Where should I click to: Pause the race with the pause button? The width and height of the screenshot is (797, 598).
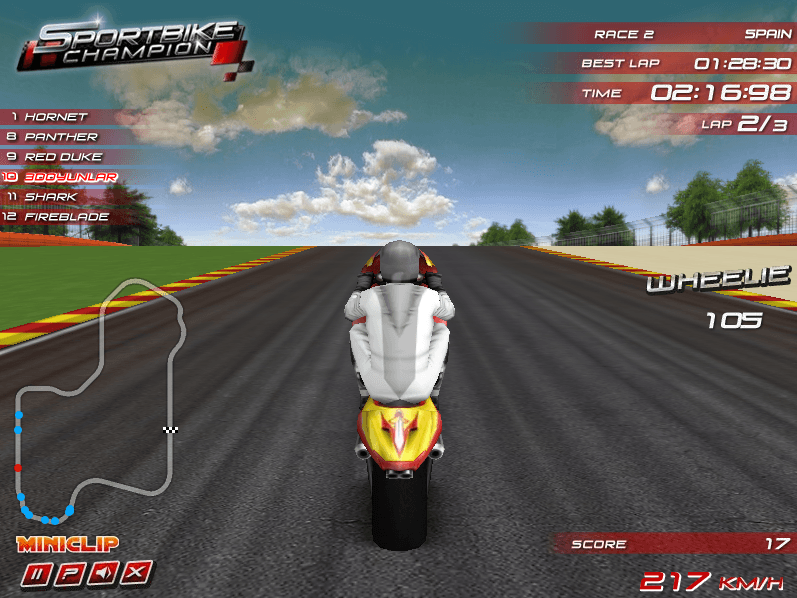39,574
